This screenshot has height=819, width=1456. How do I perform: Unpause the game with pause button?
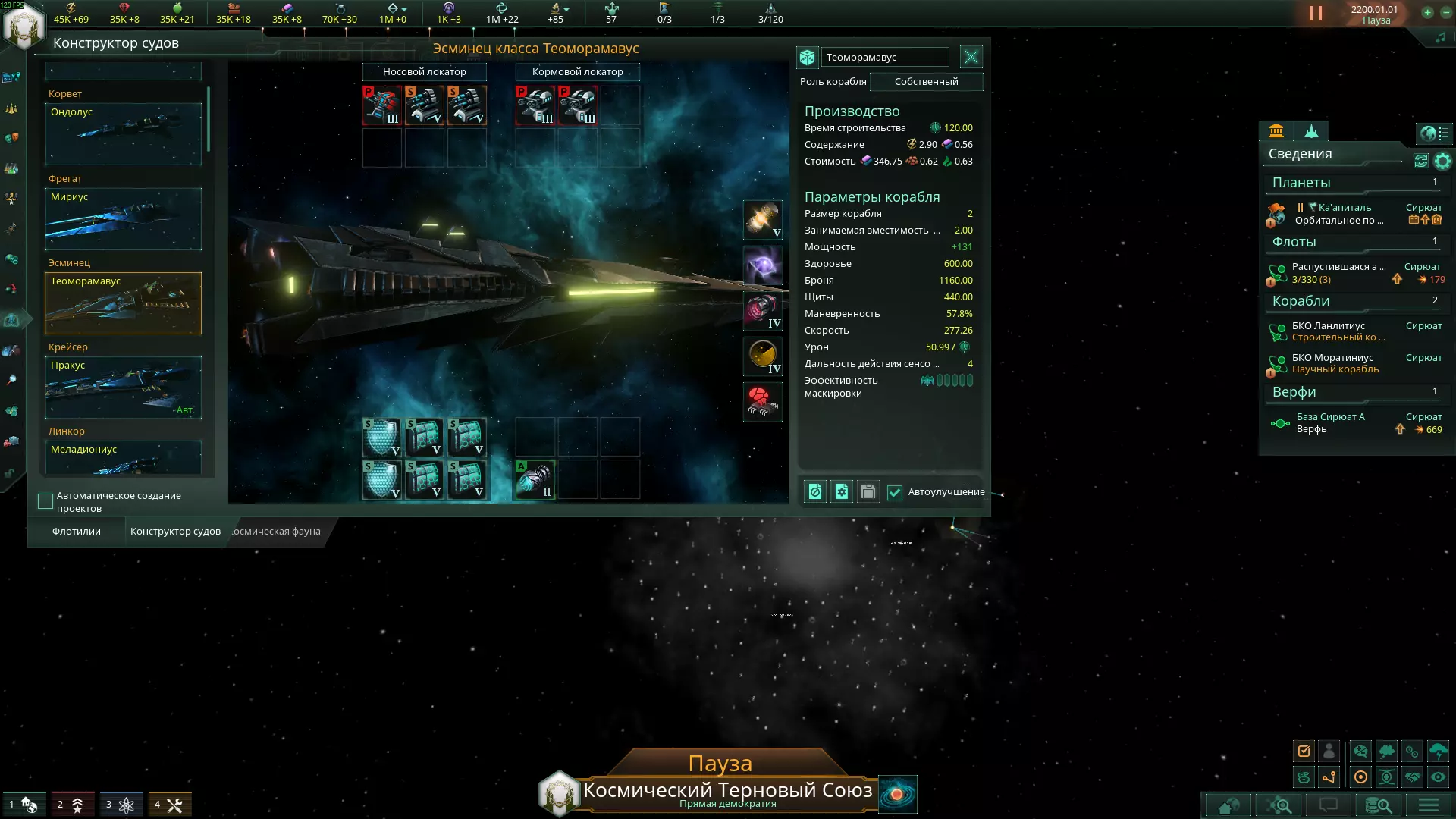point(1316,14)
